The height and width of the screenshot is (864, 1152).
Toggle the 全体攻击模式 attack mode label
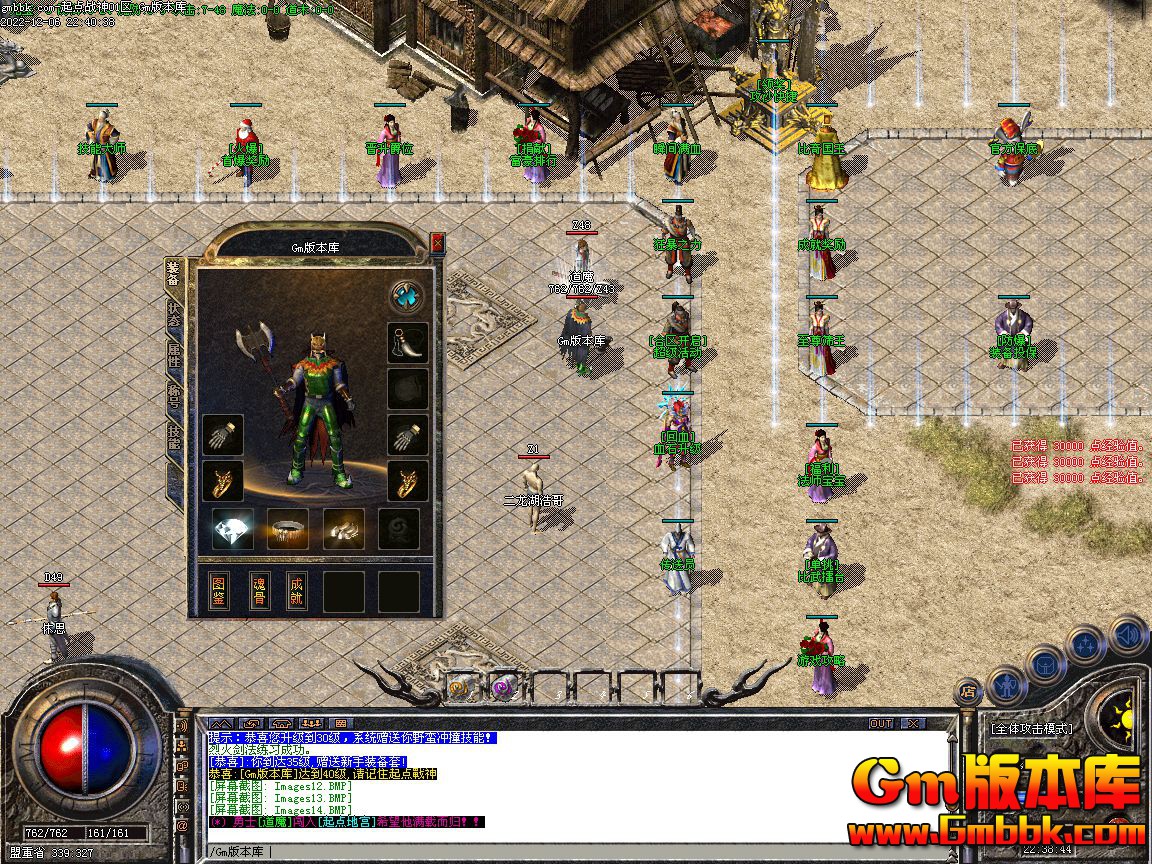click(x=1030, y=729)
